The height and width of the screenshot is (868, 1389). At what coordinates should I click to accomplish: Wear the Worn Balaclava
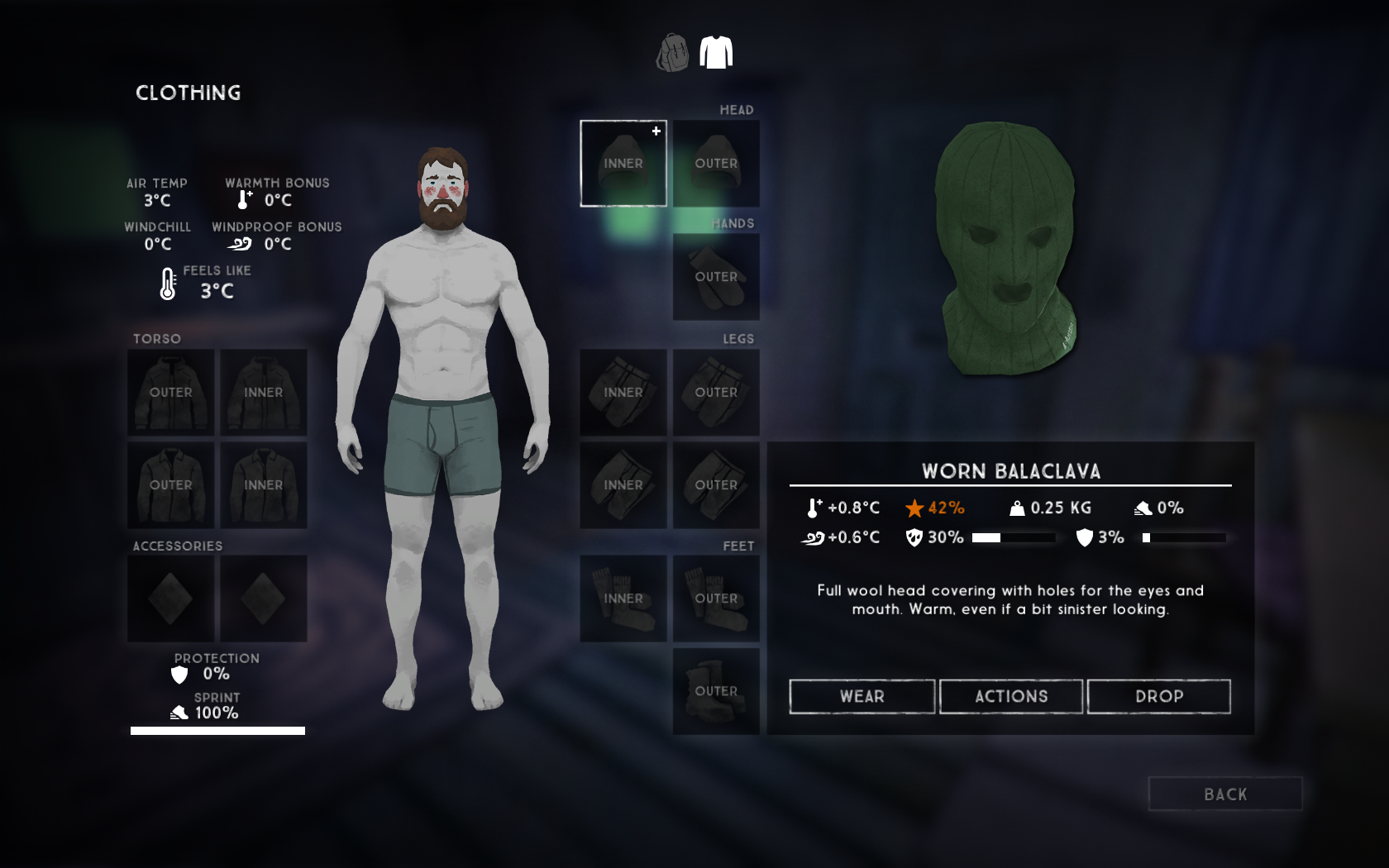(862, 696)
